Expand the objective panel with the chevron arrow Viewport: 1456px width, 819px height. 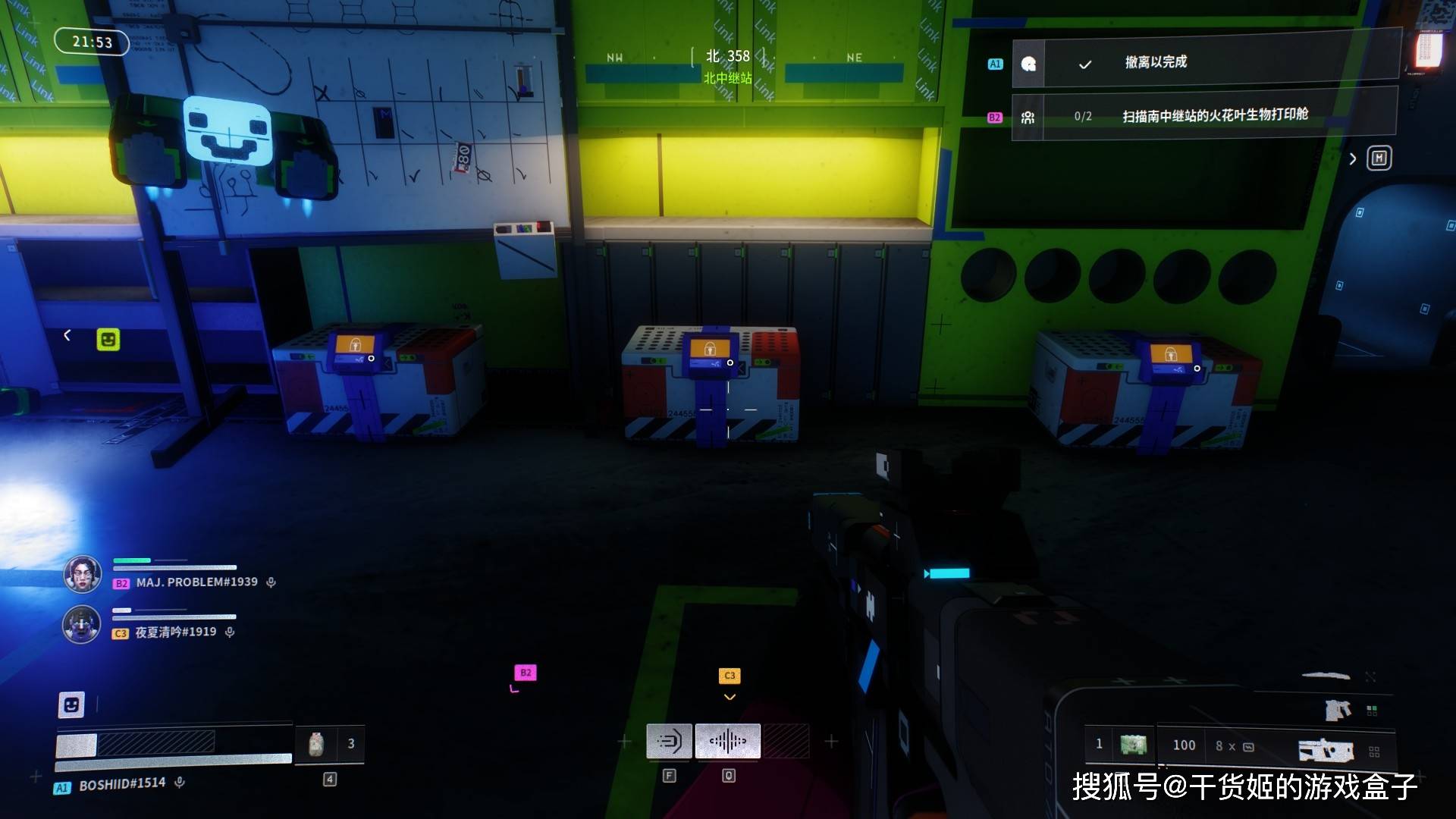(x=1353, y=158)
